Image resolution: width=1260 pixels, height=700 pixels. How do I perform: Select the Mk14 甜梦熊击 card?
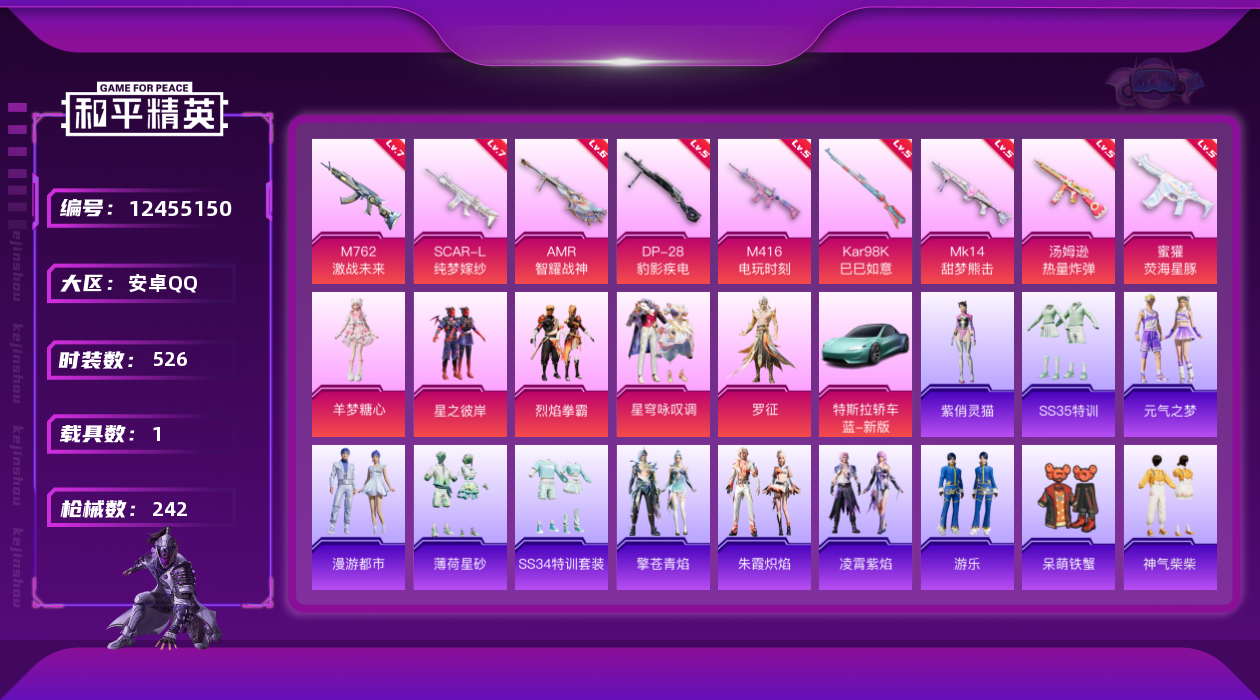click(x=967, y=211)
